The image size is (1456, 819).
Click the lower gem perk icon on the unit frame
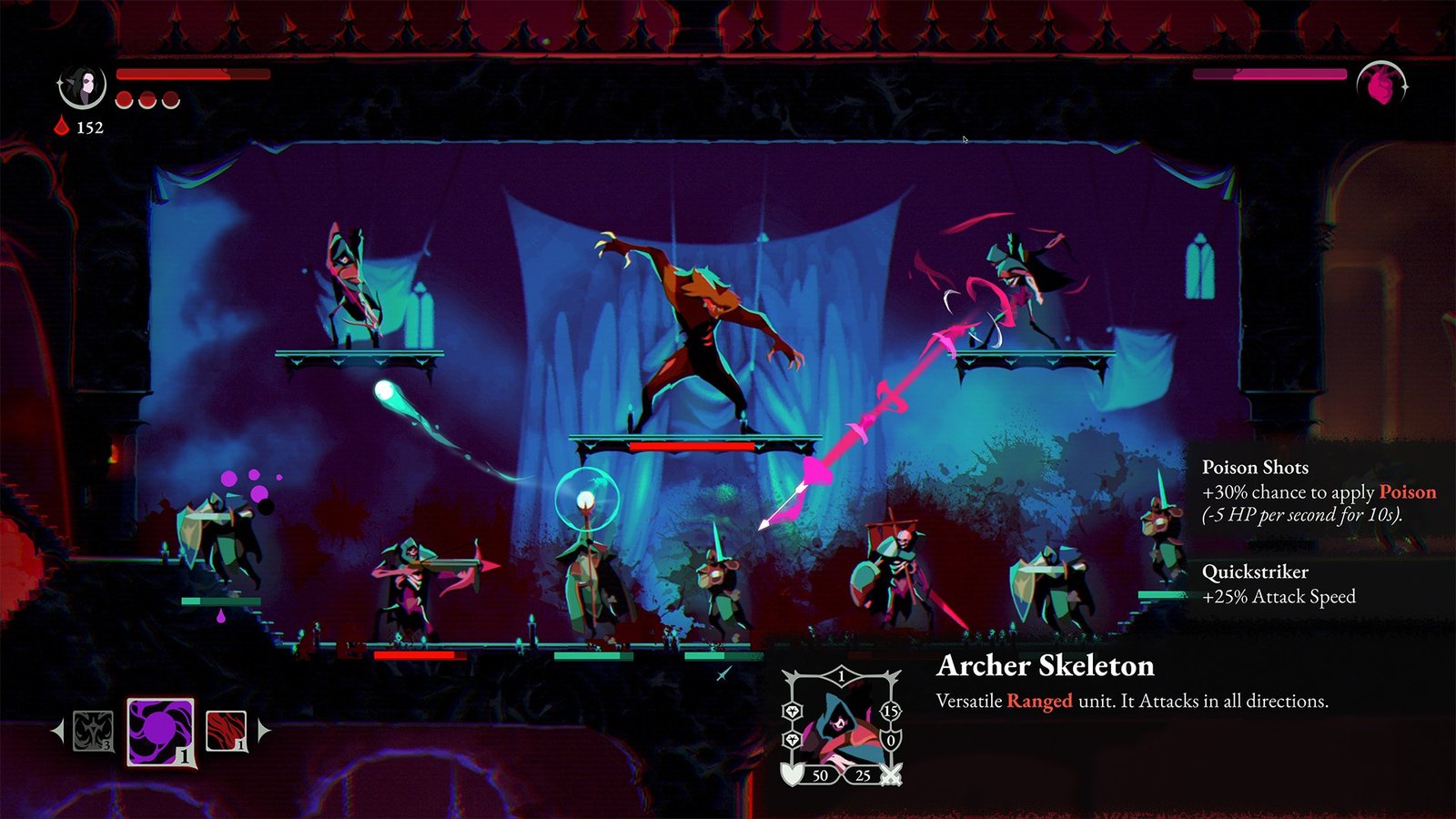point(793,739)
